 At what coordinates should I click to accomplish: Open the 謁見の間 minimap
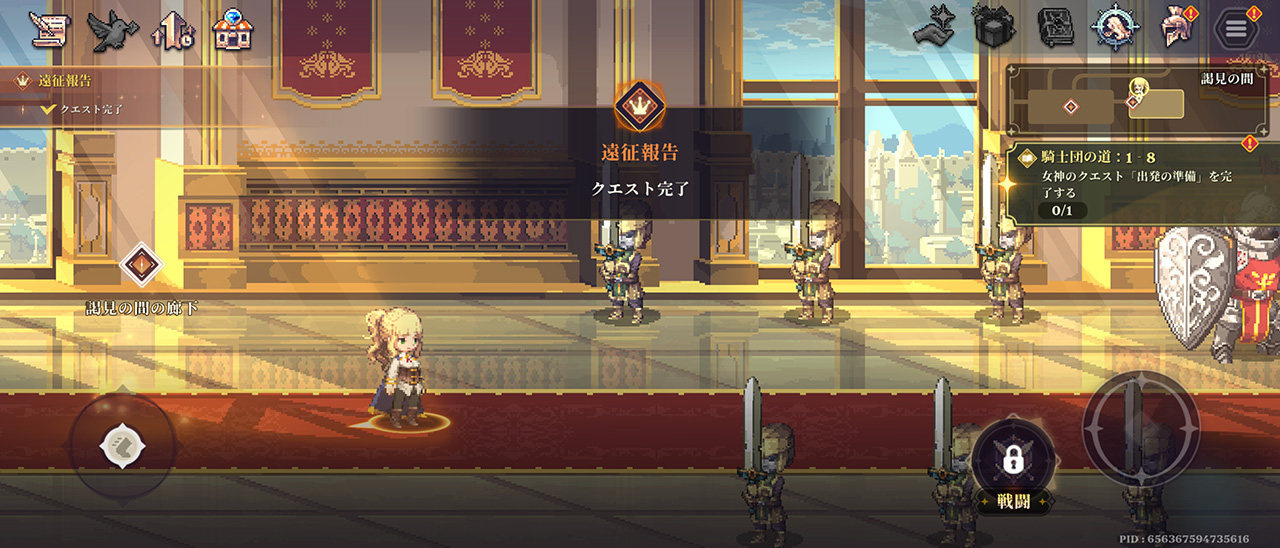tap(1127, 102)
